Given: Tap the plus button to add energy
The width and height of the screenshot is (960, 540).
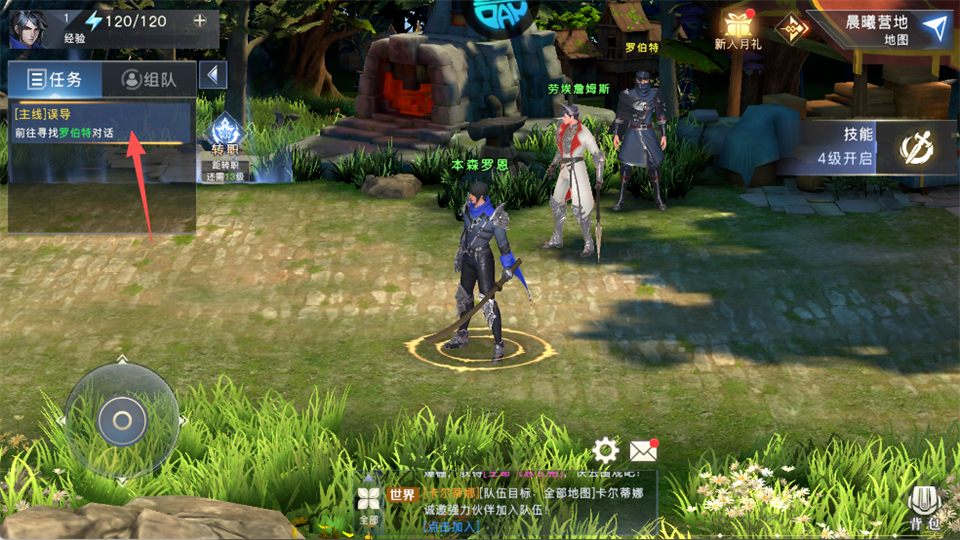Looking at the screenshot, I should (x=200, y=21).
